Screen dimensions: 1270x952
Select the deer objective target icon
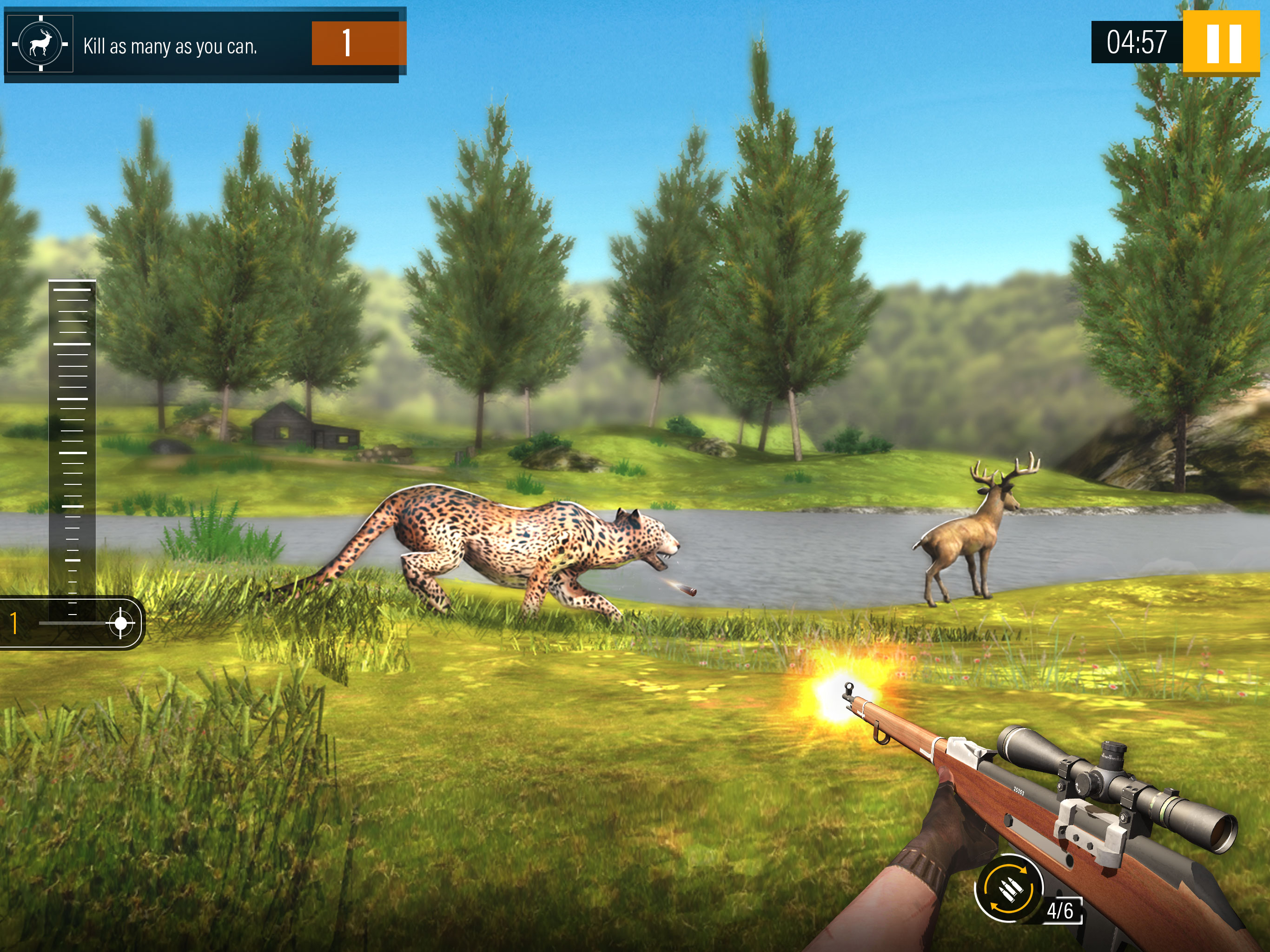click(40, 44)
